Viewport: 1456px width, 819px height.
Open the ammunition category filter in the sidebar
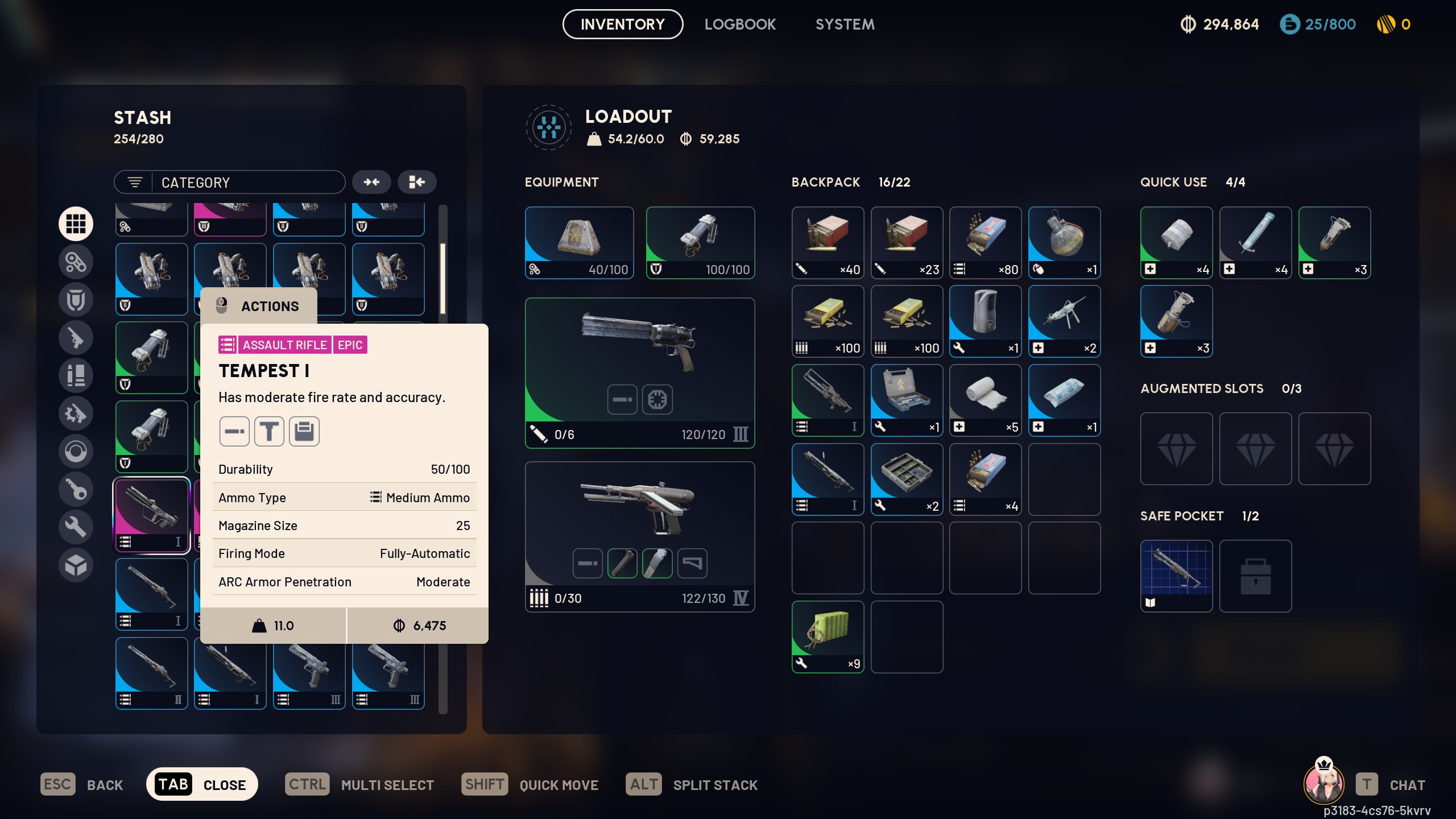(76, 375)
